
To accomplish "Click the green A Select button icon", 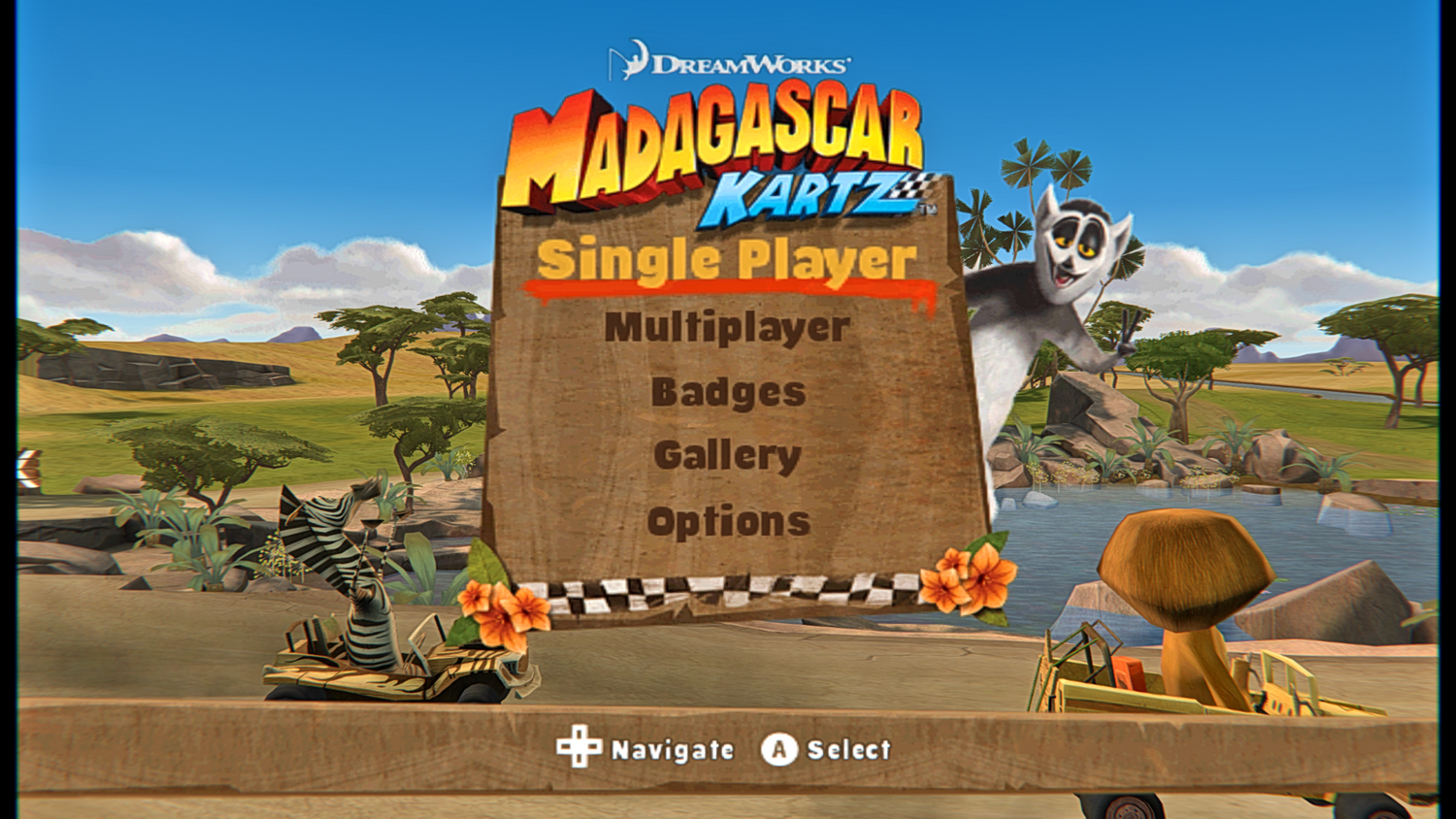I will (x=778, y=748).
